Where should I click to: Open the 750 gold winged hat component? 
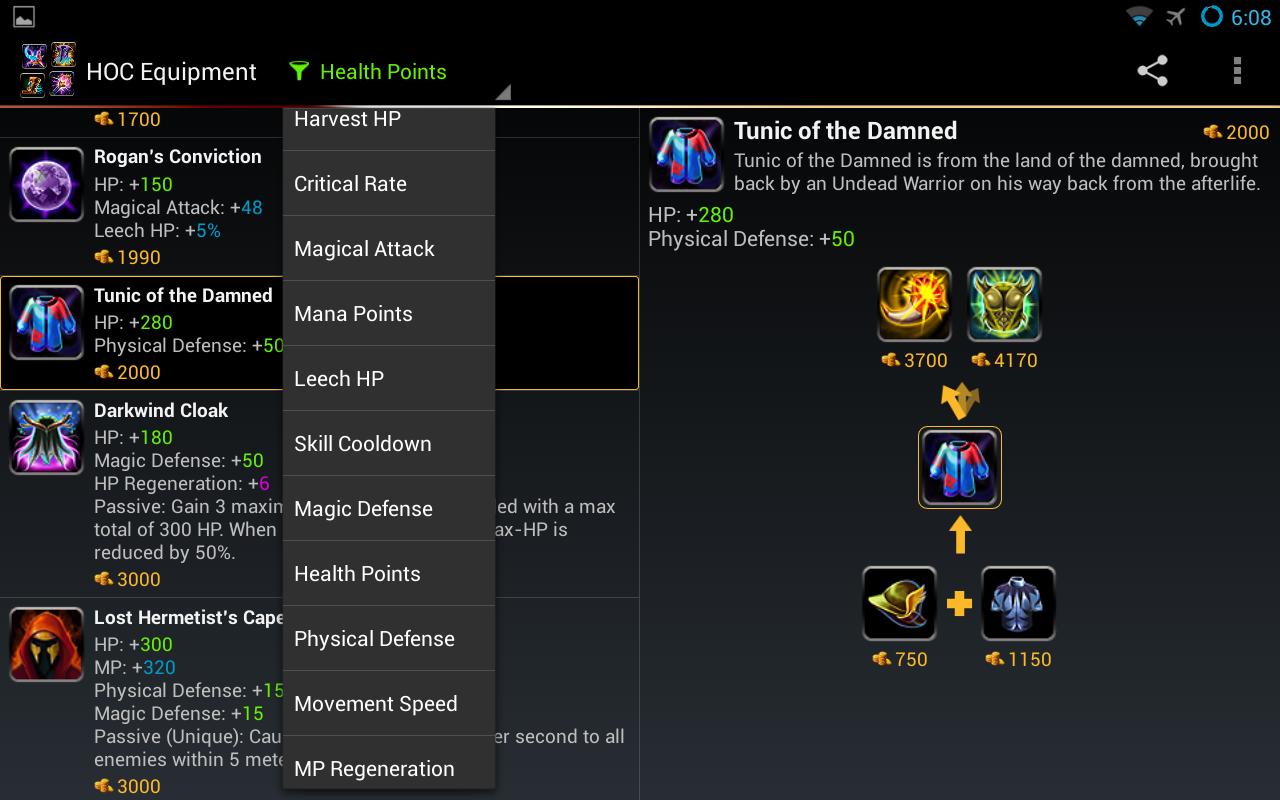[899, 604]
